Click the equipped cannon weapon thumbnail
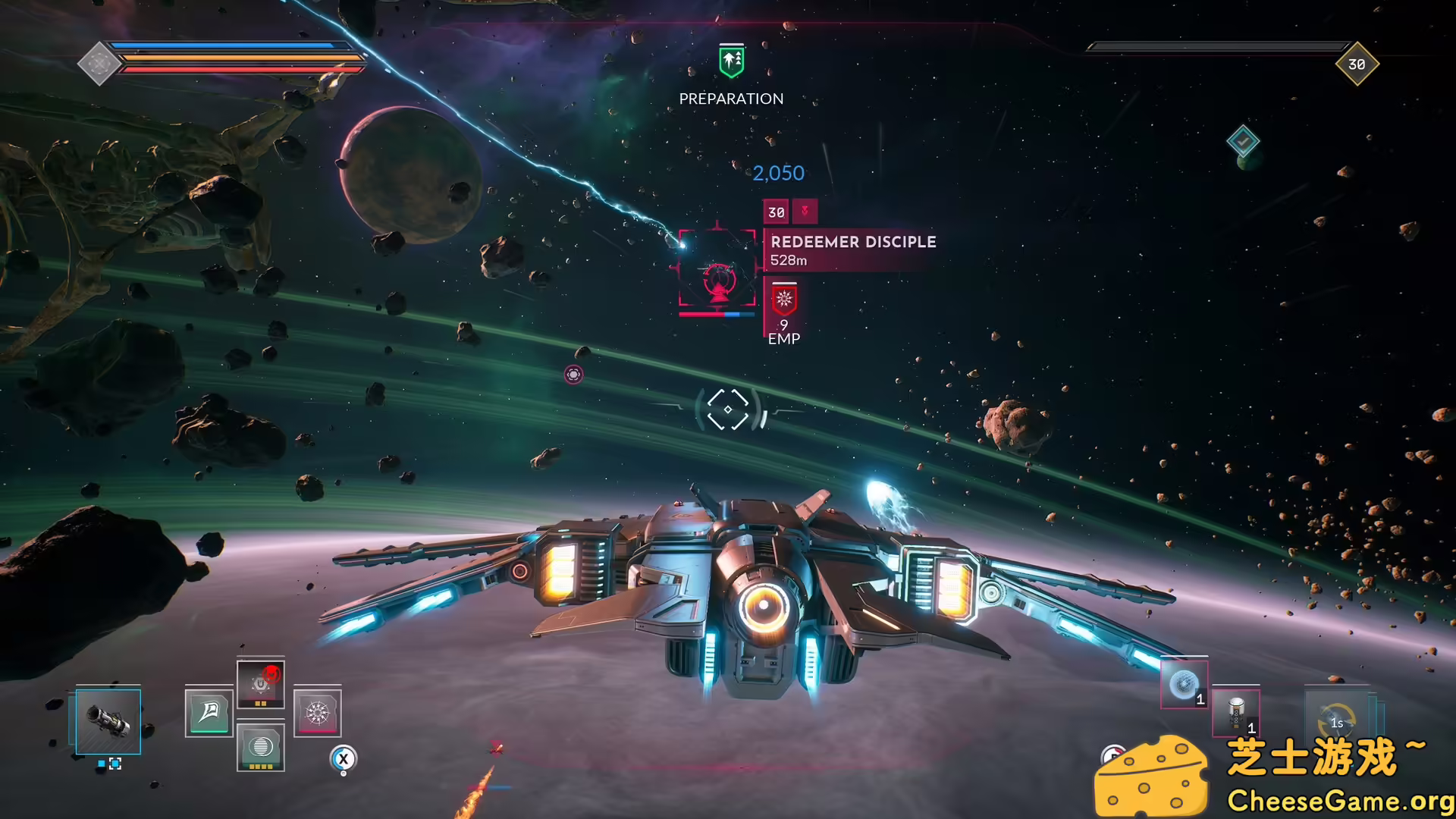Viewport: 1456px width, 819px height. pos(108,722)
